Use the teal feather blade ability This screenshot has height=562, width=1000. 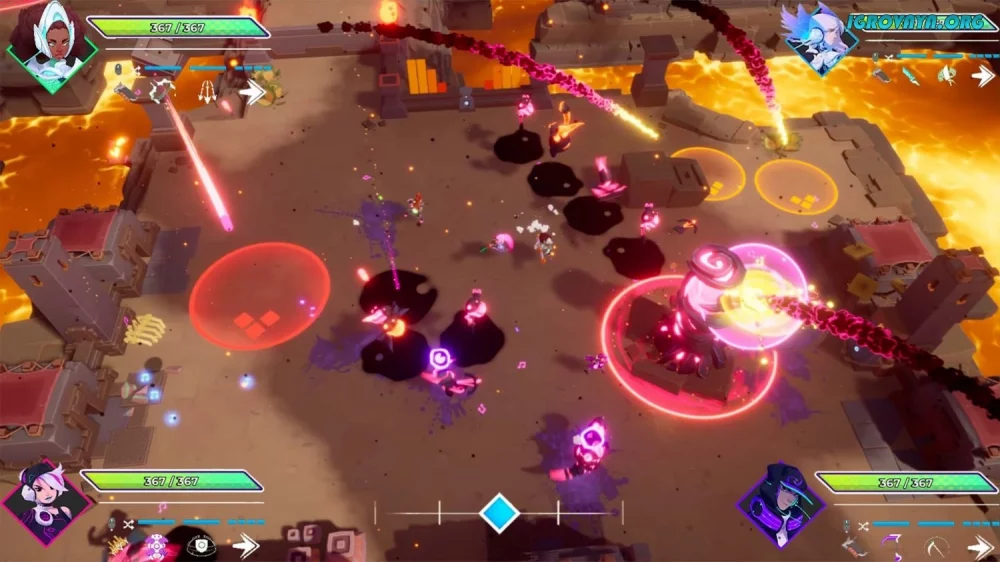coord(912,76)
